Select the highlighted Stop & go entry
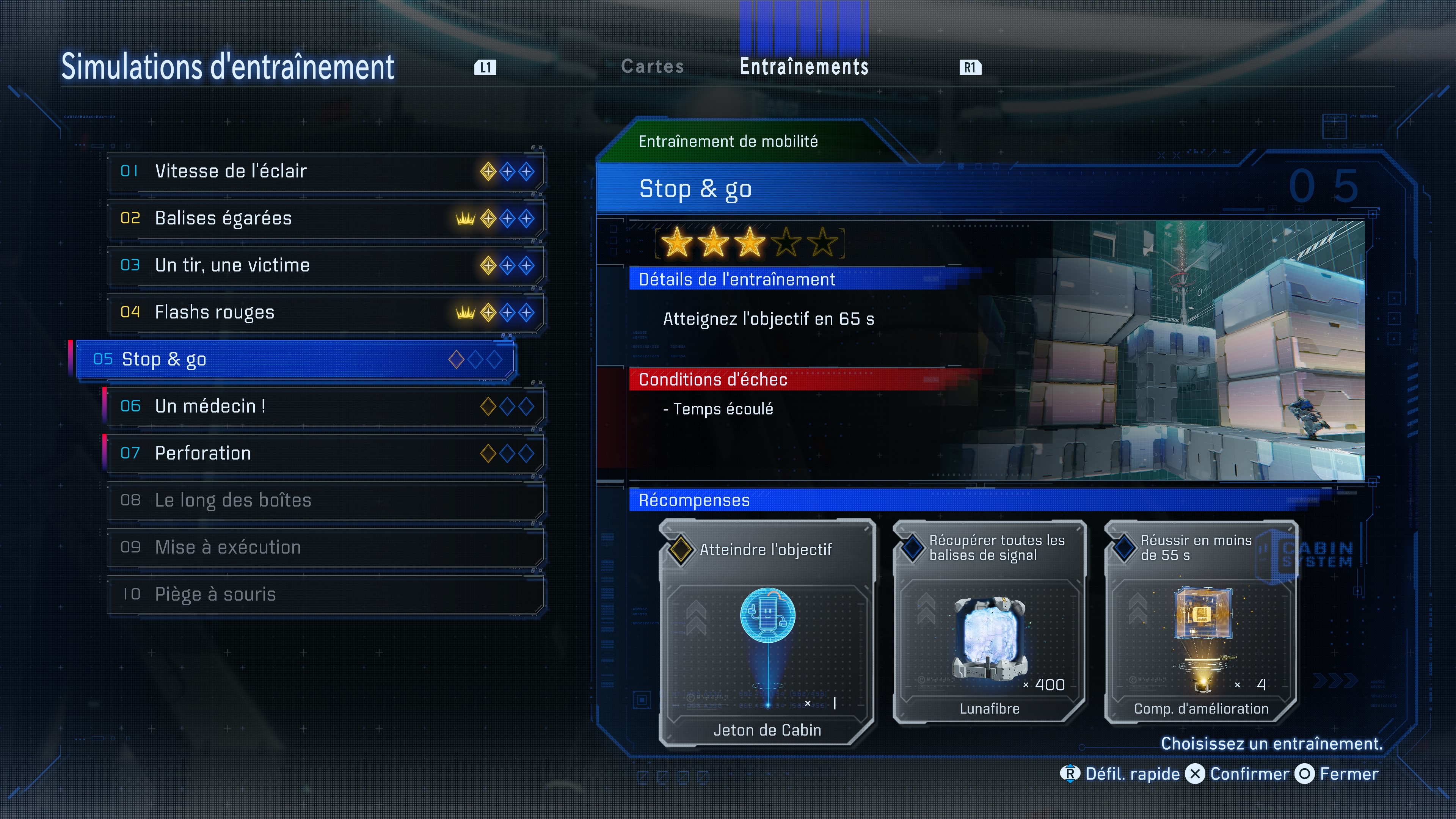This screenshot has height=819, width=1456. click(295, 359)
